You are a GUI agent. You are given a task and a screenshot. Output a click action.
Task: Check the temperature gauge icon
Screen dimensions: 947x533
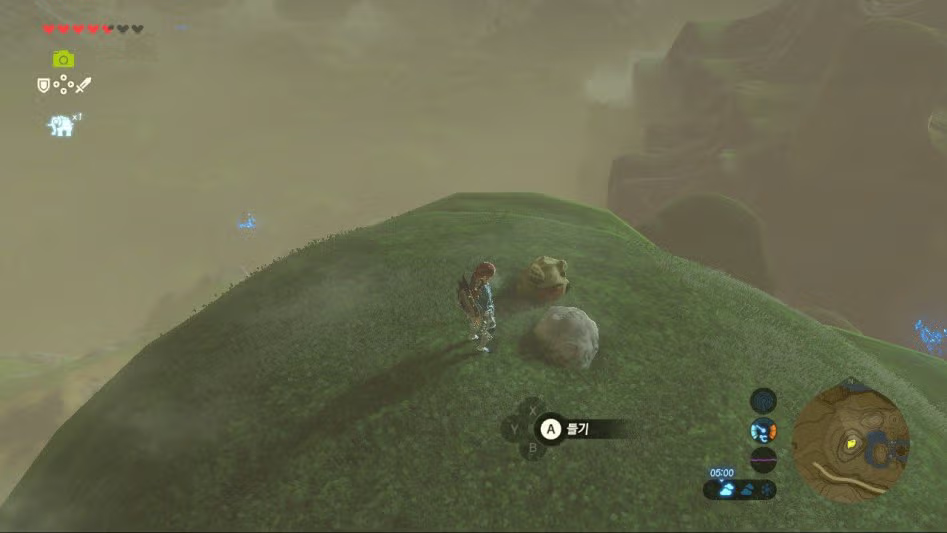point(764,432)
